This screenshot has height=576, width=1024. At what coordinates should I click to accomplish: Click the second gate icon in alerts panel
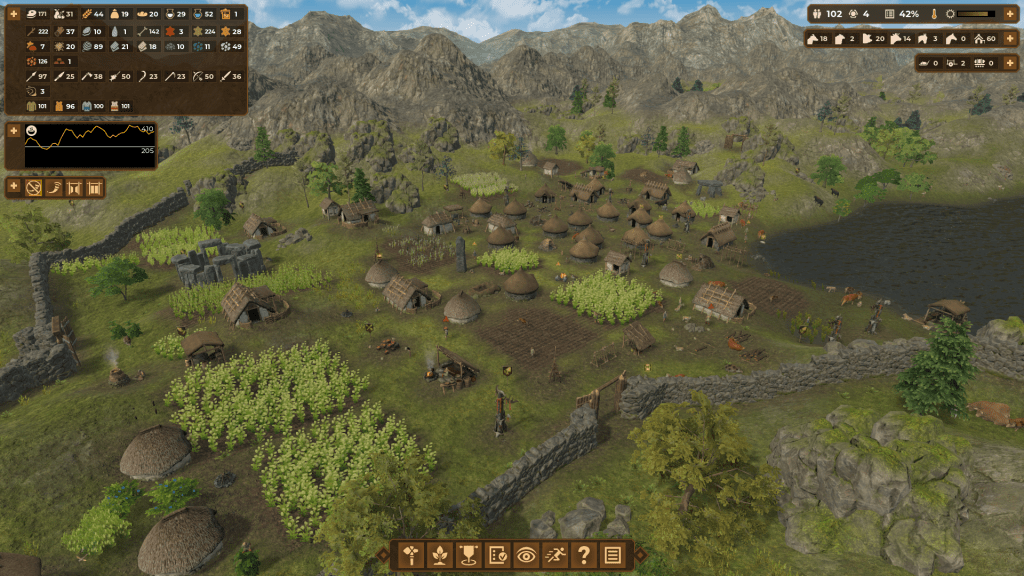[x=96, y=187]
